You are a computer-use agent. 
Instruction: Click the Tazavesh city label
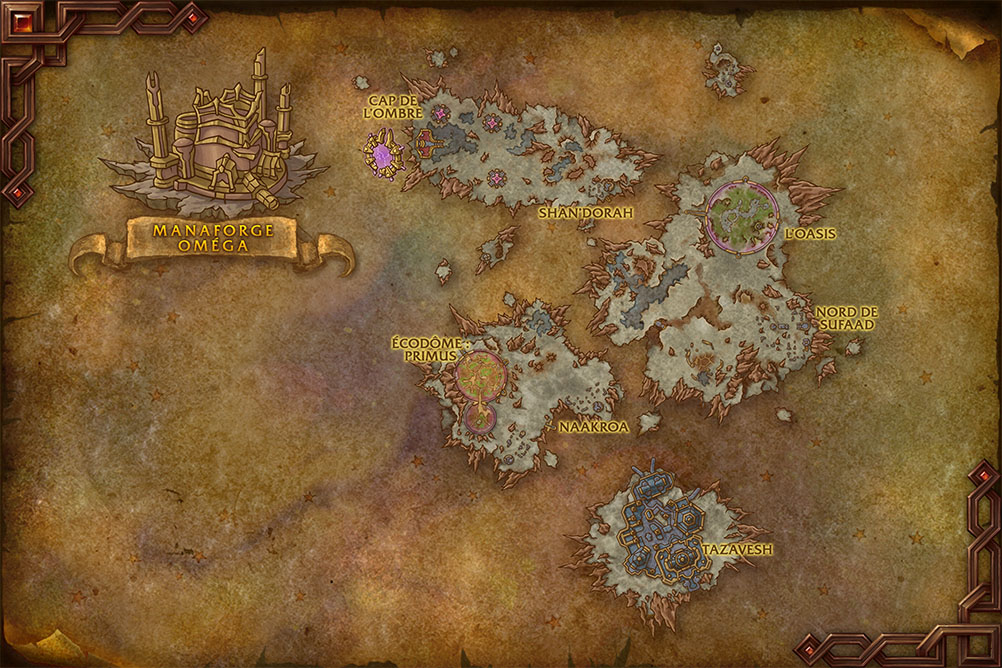click(737, 550)
